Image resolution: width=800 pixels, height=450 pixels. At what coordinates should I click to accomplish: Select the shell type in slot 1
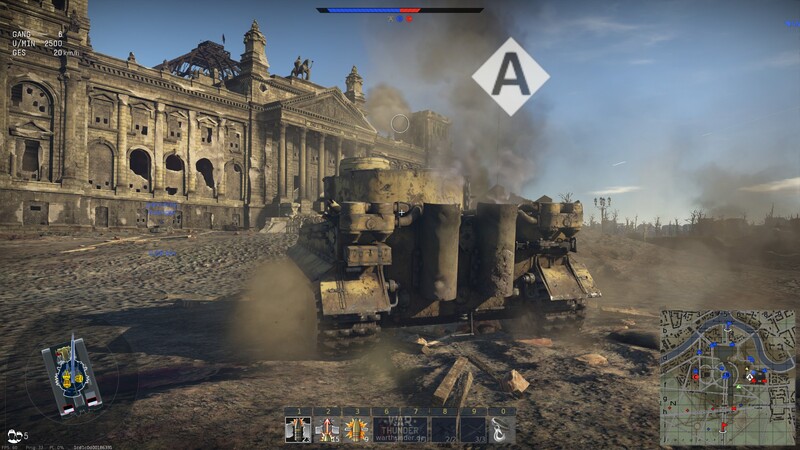click(x=298, y=430)
